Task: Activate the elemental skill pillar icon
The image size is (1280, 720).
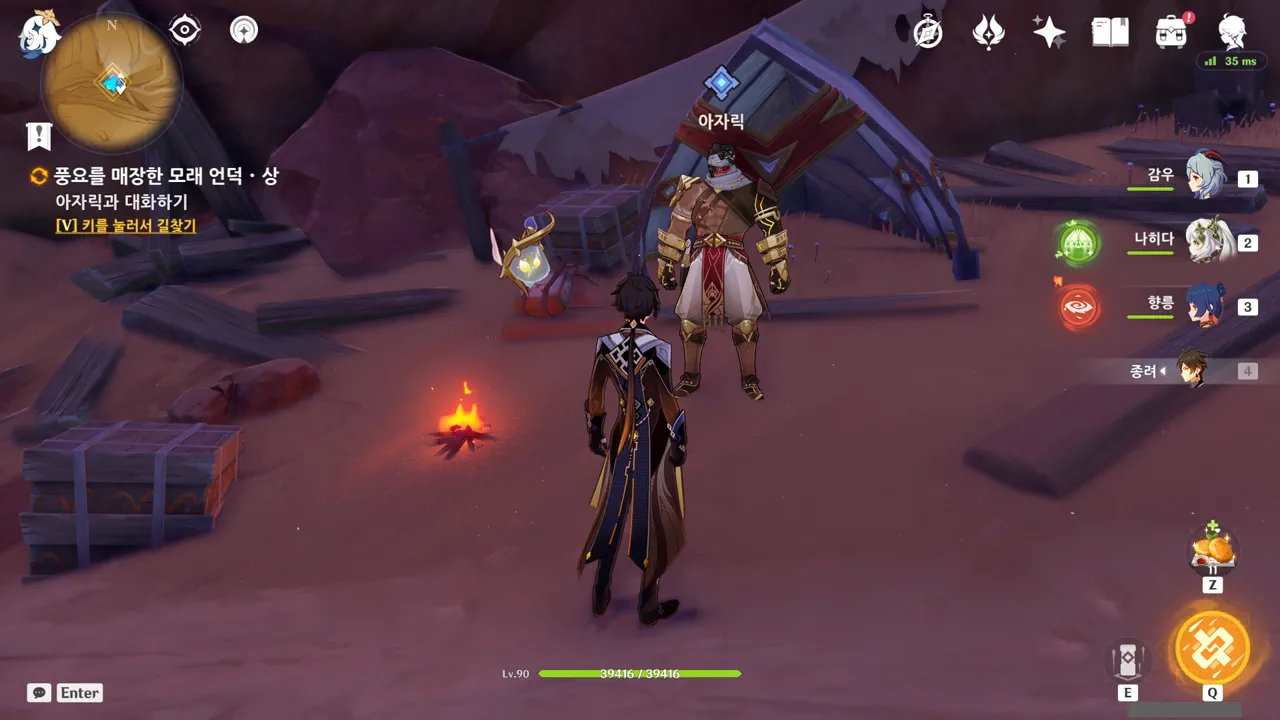Action: point(1128,660)
